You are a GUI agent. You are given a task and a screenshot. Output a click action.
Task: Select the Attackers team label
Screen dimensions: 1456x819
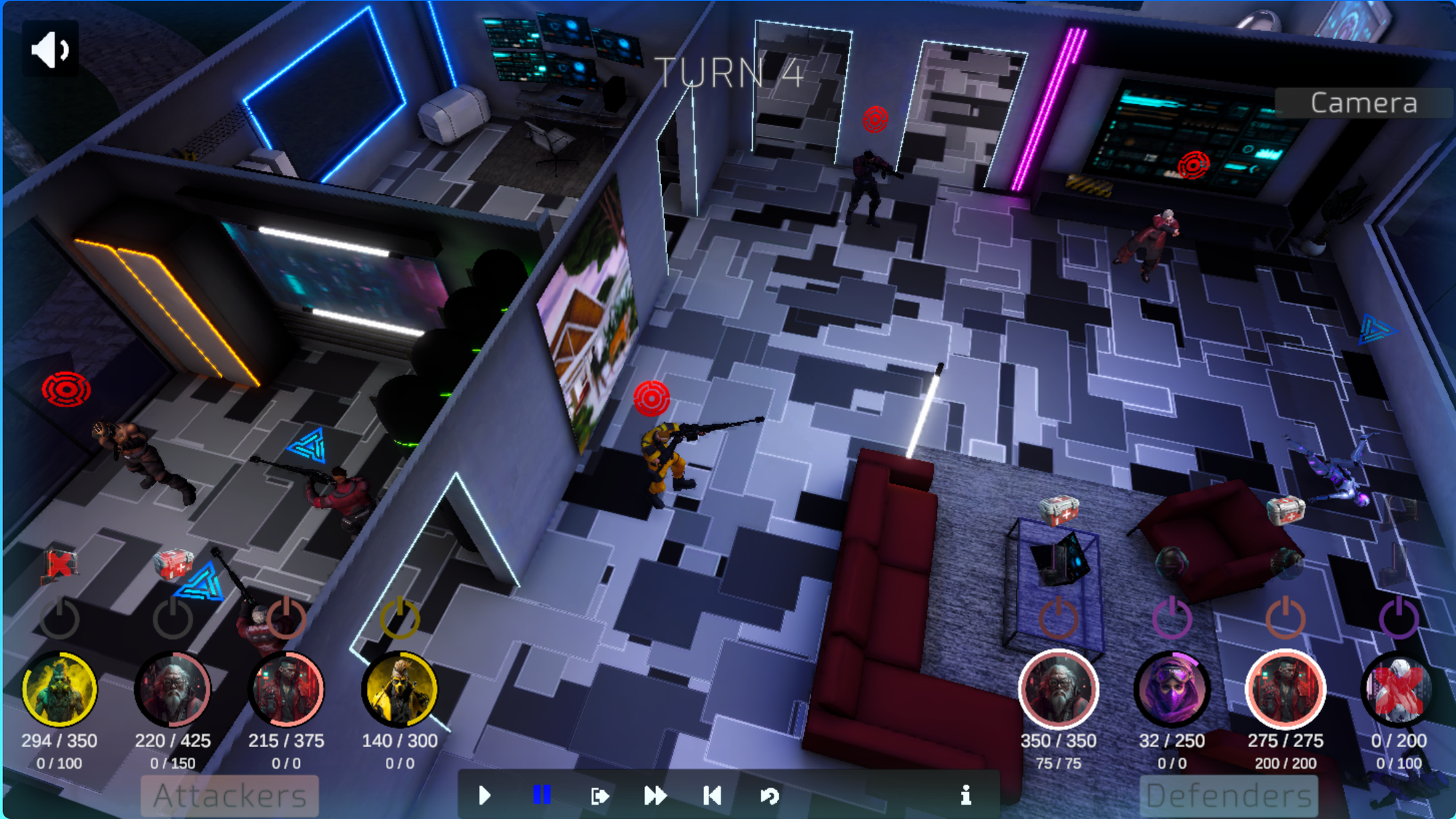(x=230, y=796)
